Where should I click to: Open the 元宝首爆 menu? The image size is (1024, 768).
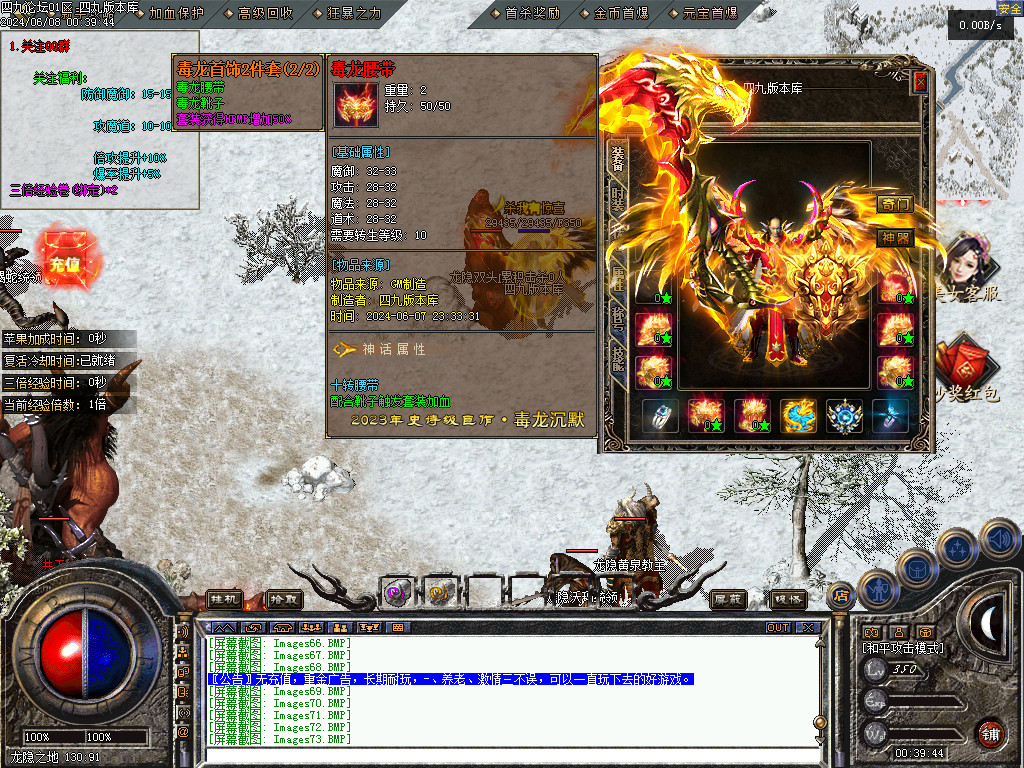709,13
